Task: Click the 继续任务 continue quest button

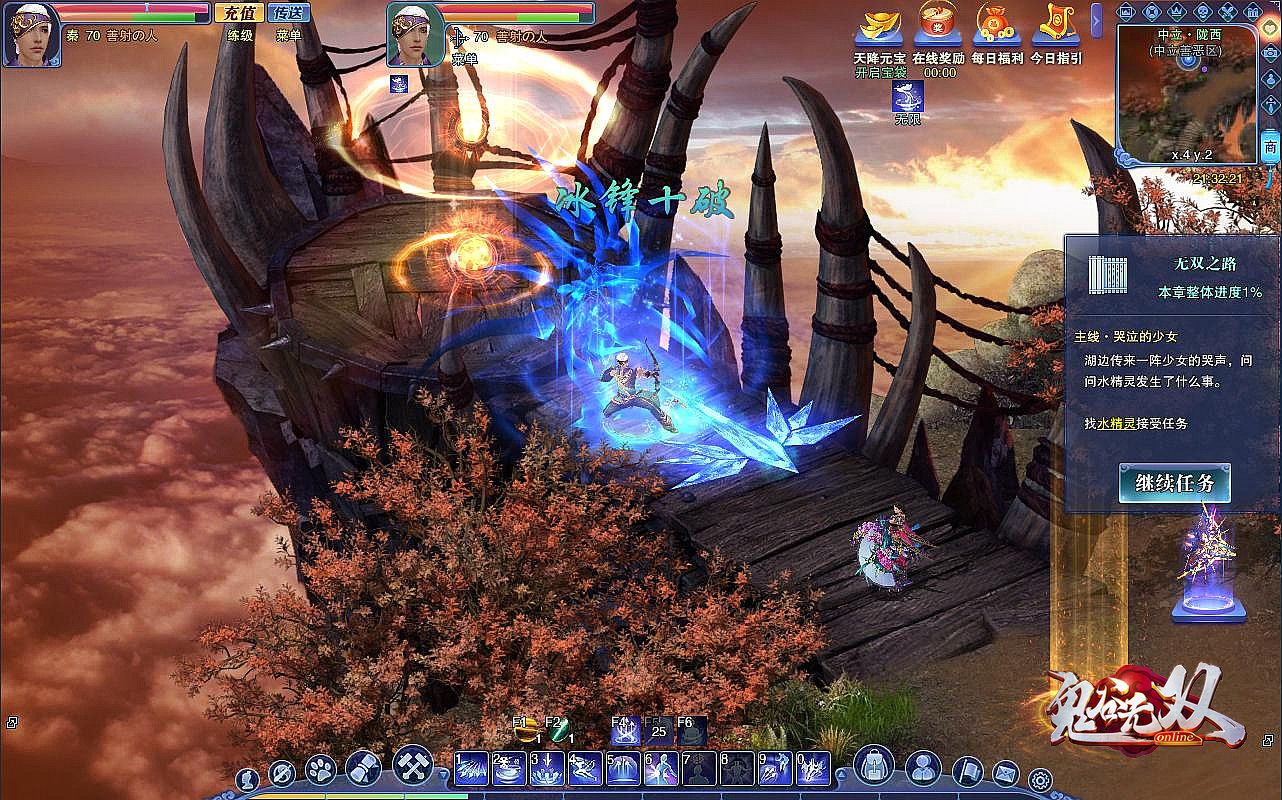Action: pyautogui.click(x=1174, y=484)
